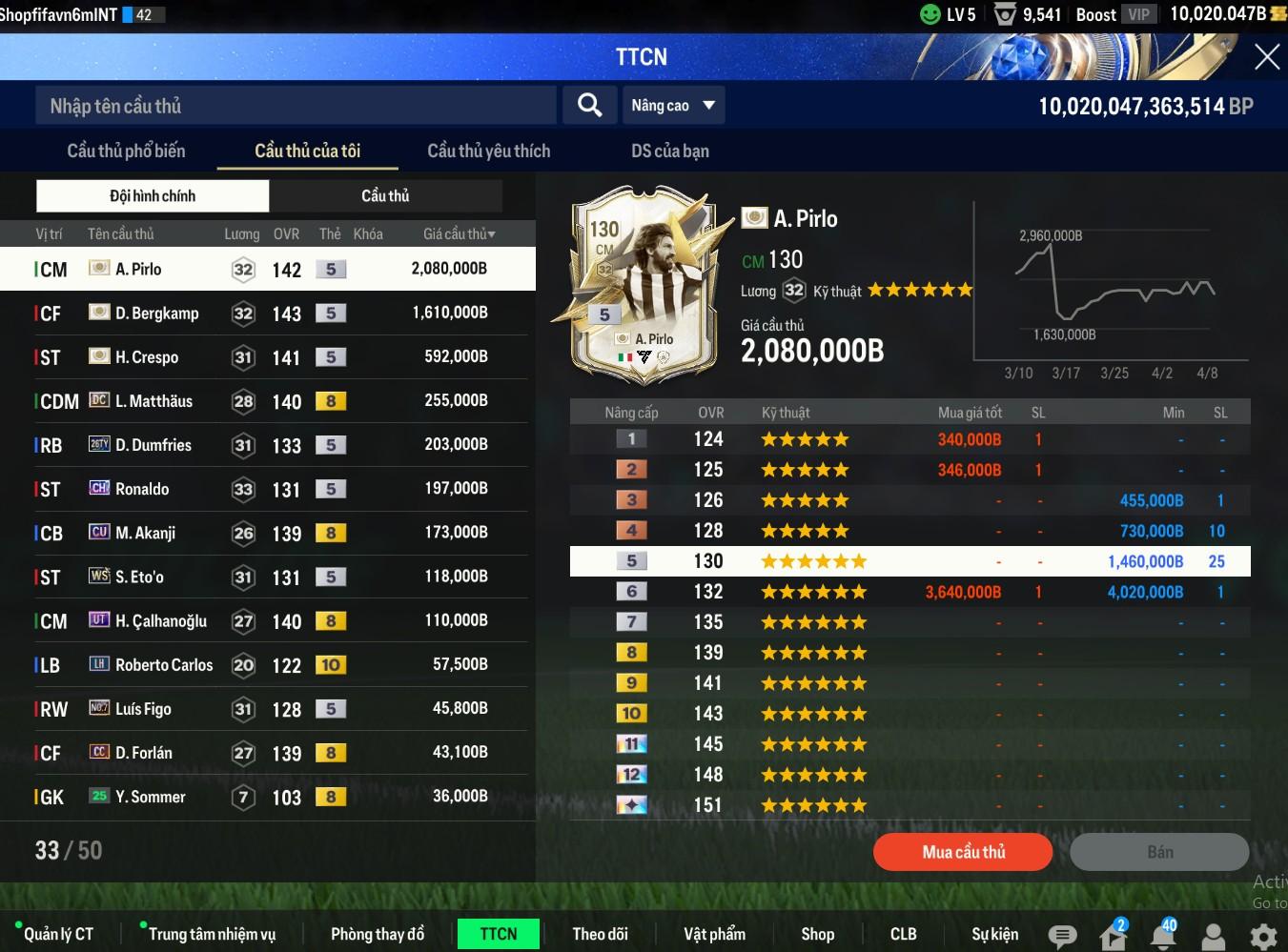
Task: Click the magnifying glass search button
Action: point(590,105)
